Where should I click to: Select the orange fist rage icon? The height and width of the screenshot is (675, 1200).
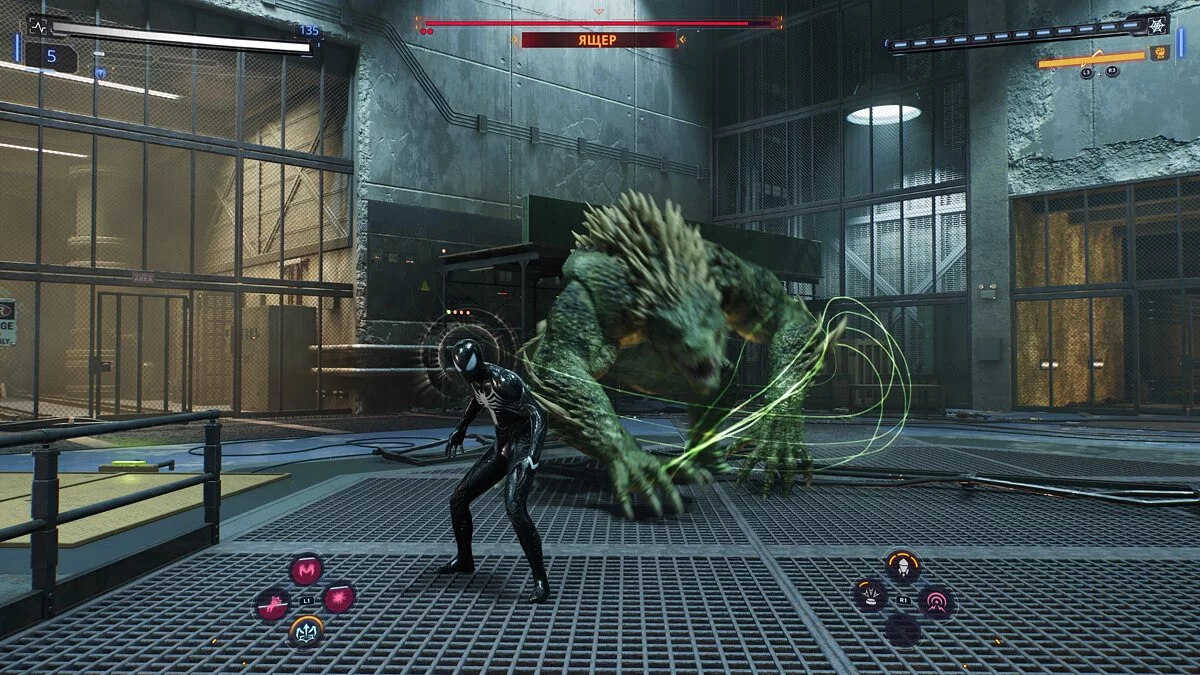point(1159,53)
